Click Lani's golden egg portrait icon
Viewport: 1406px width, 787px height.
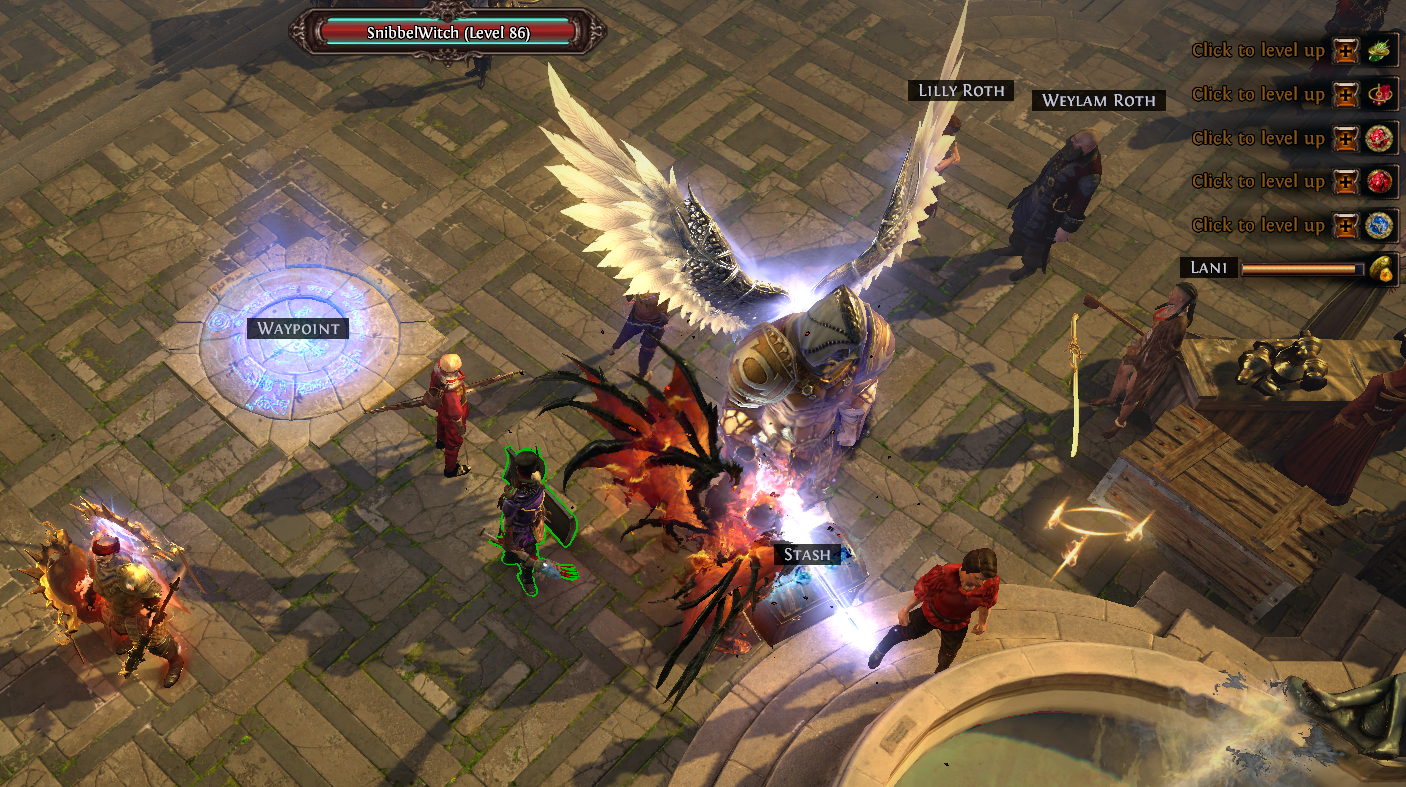point(1381,268)
